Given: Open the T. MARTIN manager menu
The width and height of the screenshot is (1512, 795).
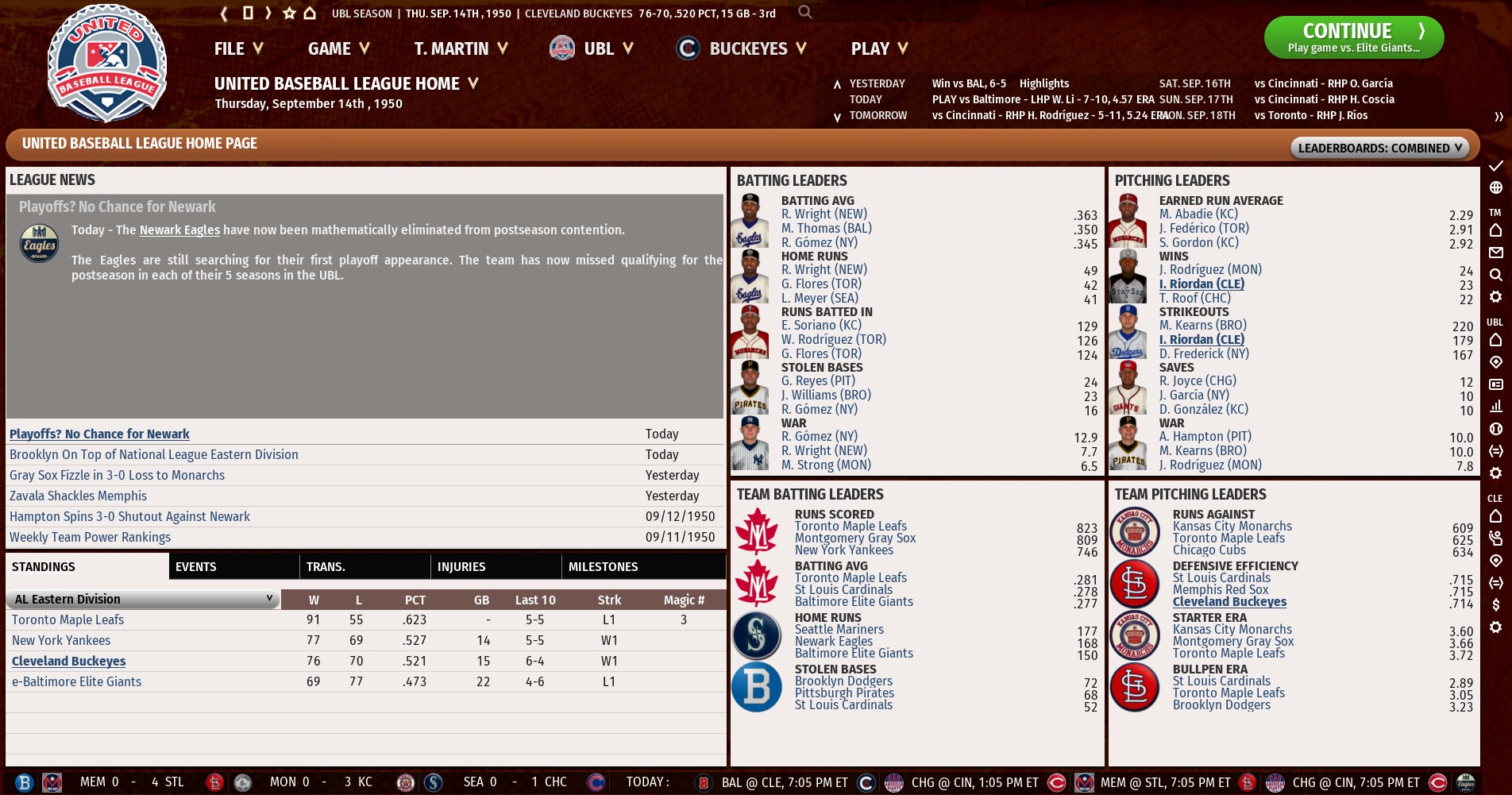Looking at the screenshot, I should point(461,48).
